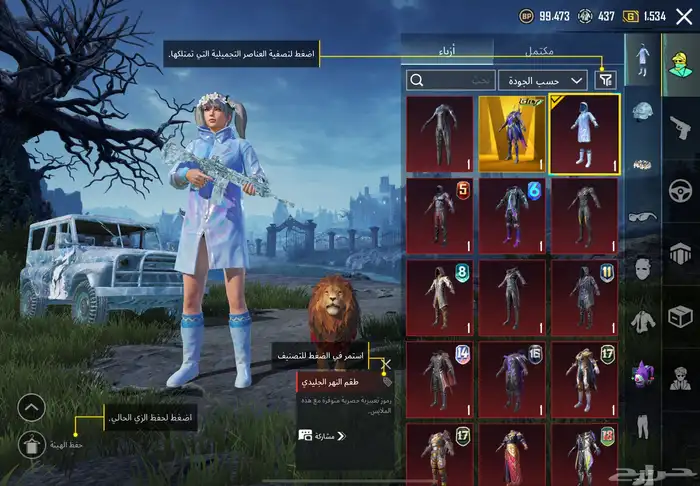Pick the outfit with the 14 badge
Viewport: 700px width, 486px height.
440,378
